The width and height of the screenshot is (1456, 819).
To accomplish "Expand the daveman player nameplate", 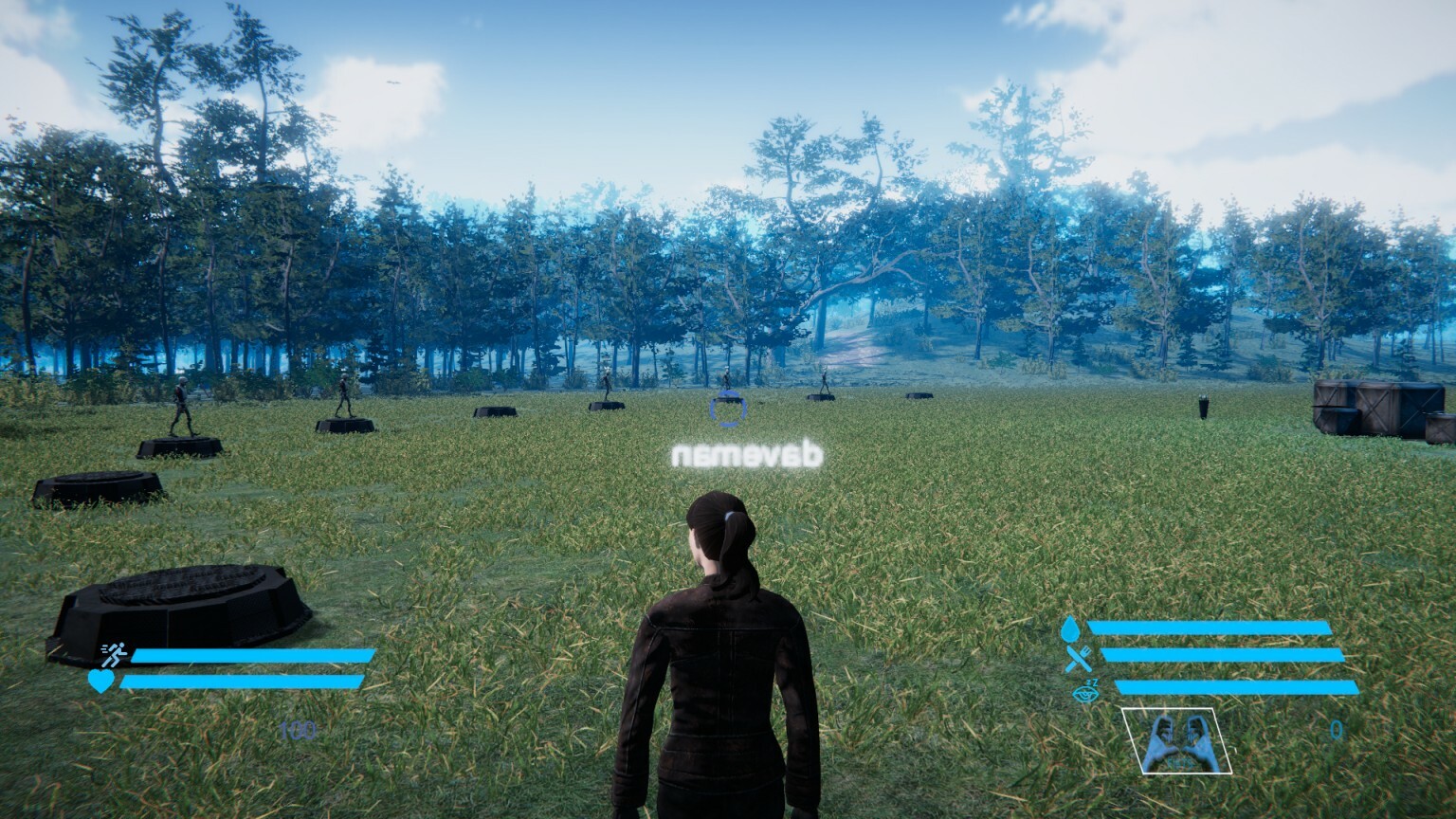I will (748, 452).
